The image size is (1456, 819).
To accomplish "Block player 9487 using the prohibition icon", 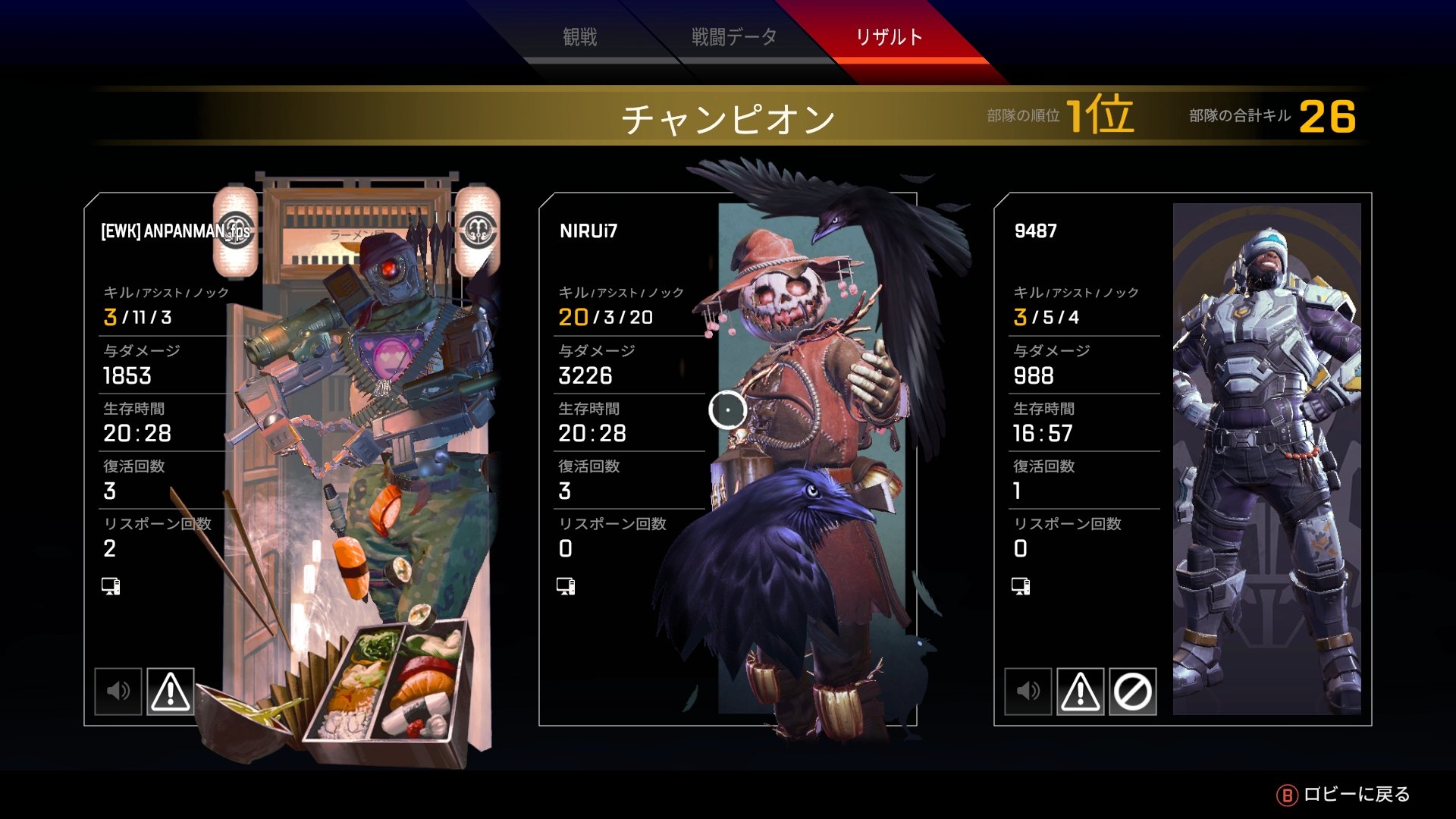I will [x=1133, y=691].
